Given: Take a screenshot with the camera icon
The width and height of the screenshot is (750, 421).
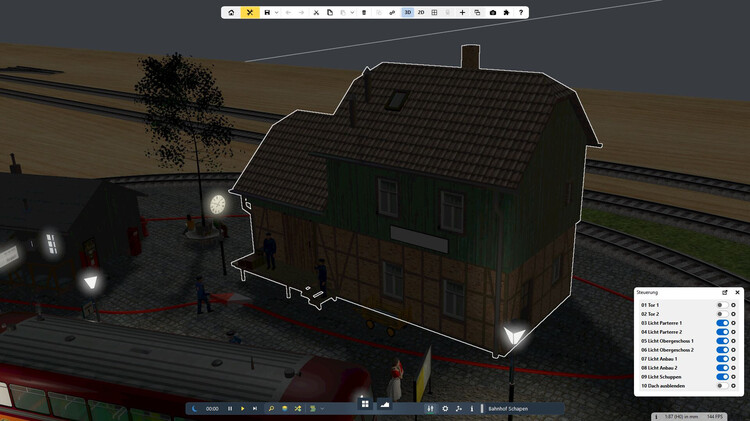Looking at the screenshot, I should click(492, 12).
